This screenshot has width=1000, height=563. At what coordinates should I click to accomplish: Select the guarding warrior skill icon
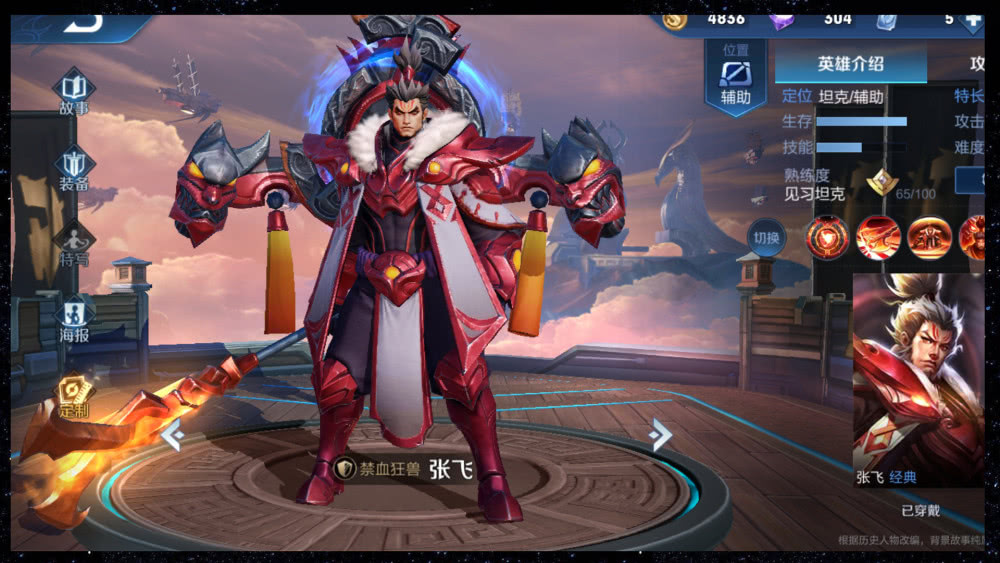pyautogui.click(x=929, y=238)
